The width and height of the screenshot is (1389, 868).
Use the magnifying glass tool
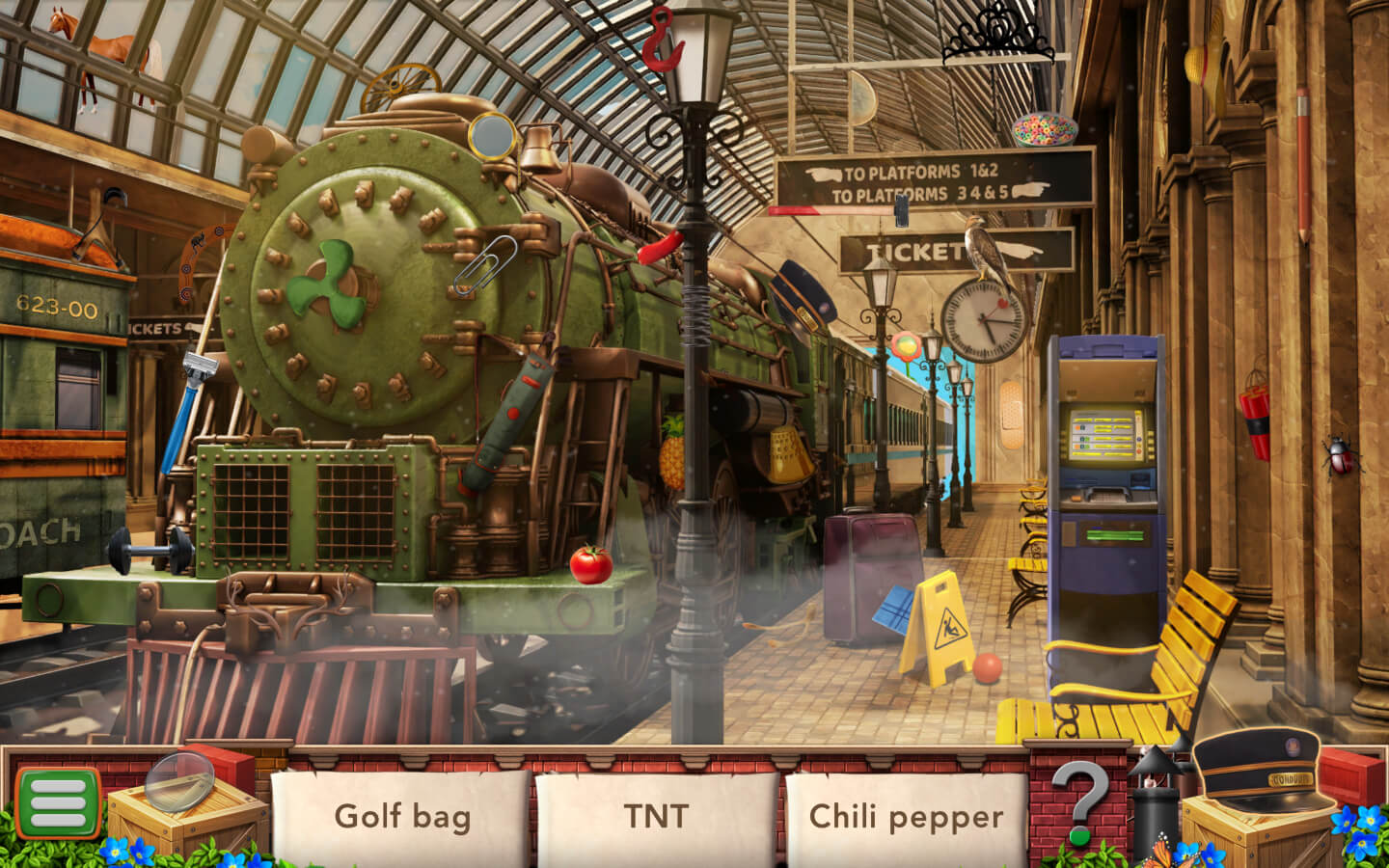[180, 781]
